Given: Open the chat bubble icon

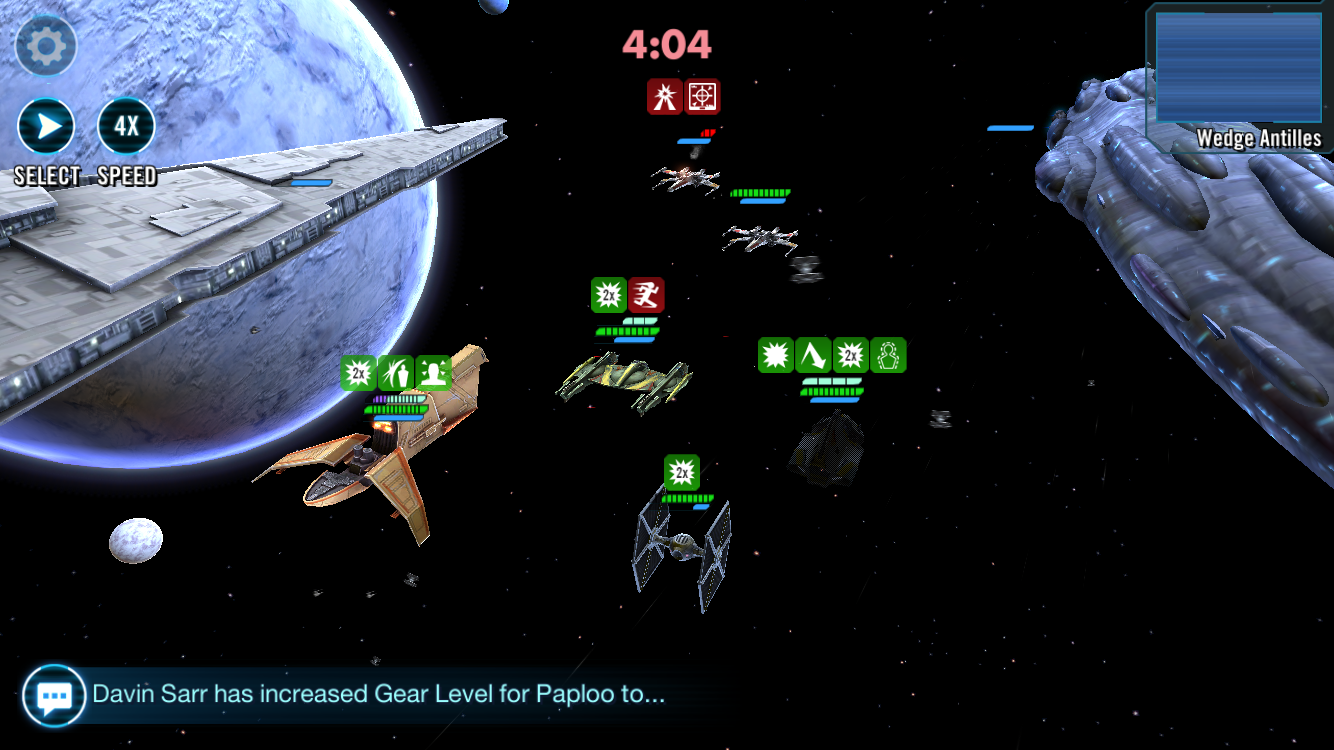Looking at the screenshot, I should 52,695.
